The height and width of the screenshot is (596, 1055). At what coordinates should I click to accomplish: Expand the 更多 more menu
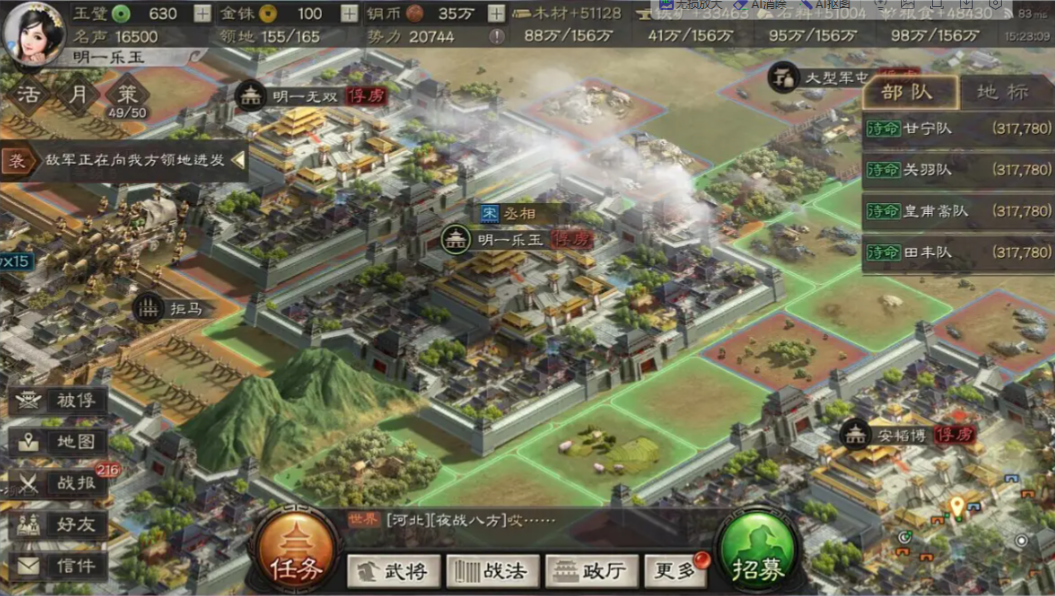point(675,571)
